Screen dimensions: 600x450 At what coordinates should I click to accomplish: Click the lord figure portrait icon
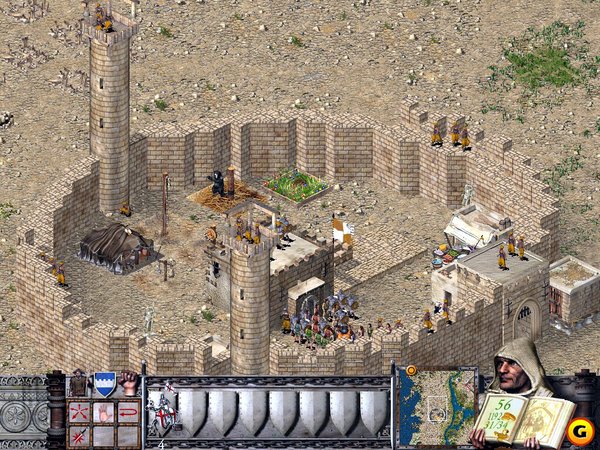click(79, 384)
